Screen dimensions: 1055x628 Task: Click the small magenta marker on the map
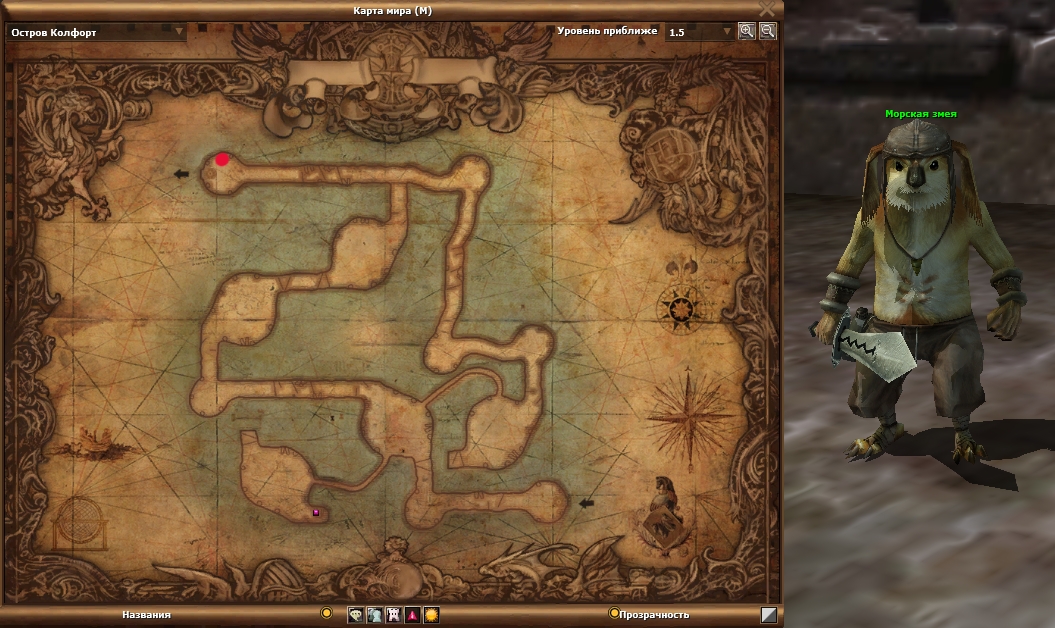tap(316, 512)
